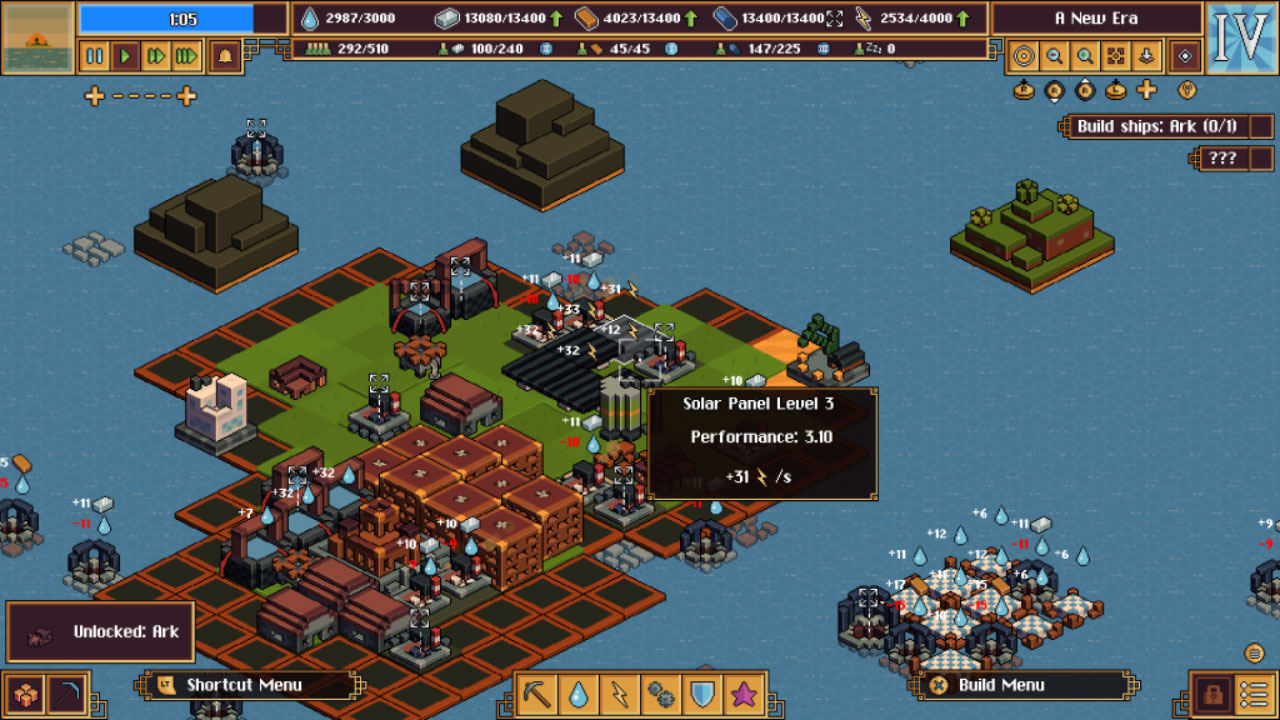Set game to normal play speed

pos(126,56)
